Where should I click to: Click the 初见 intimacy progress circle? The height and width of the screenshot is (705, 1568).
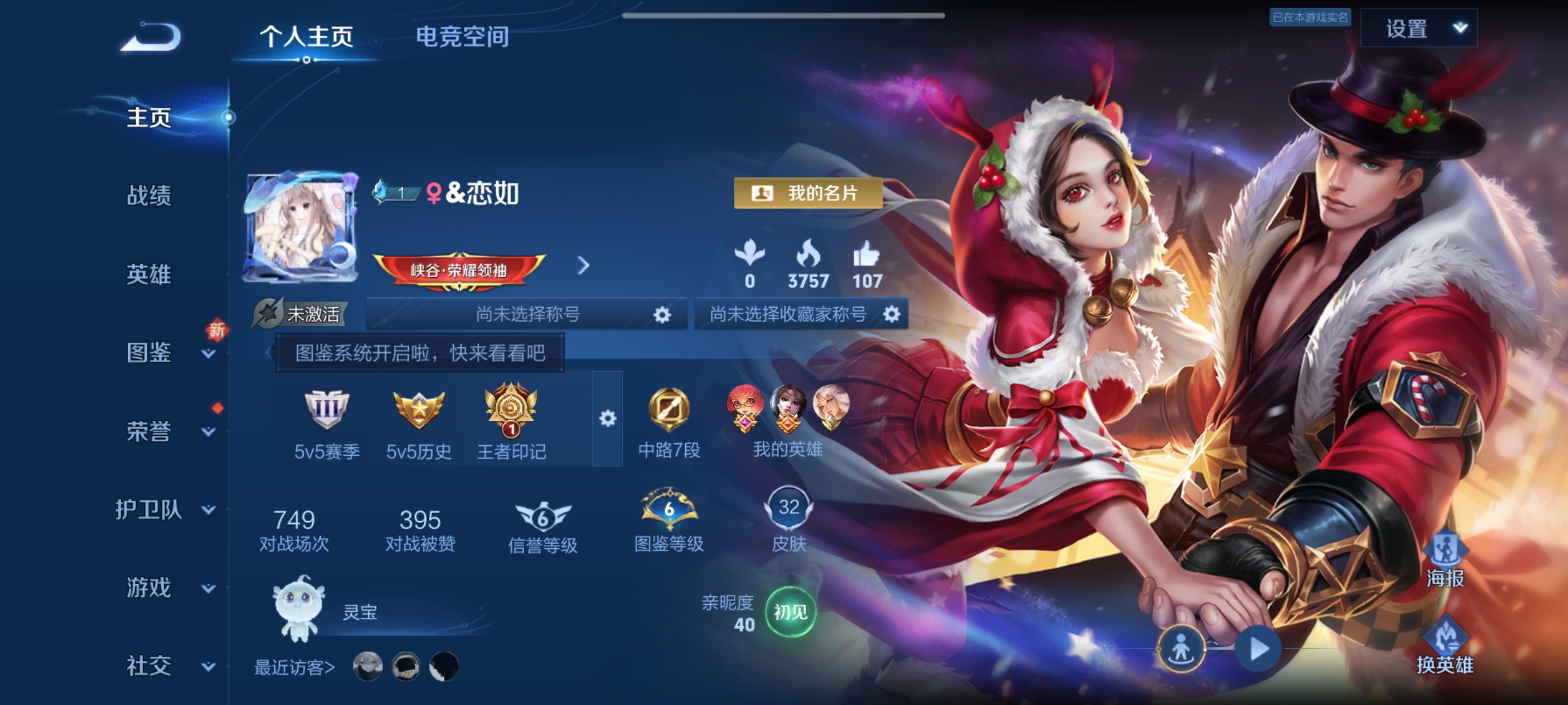click(791, 613)
